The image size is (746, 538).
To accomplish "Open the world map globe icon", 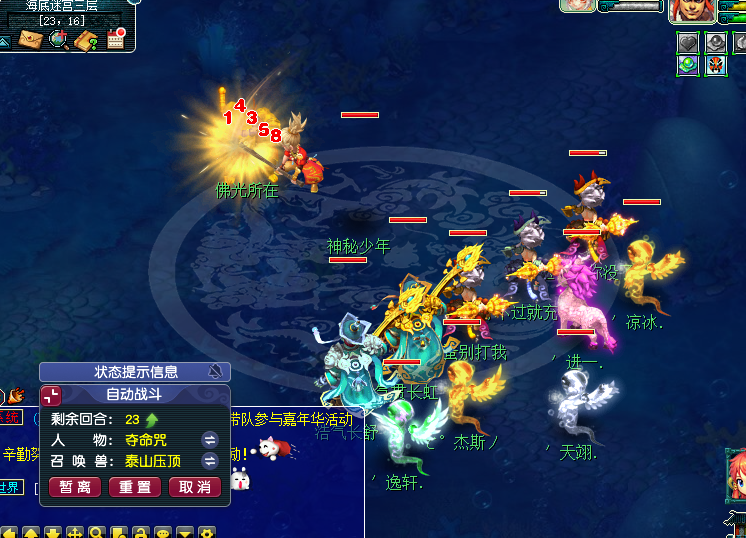I will click(x=58, y=39).
